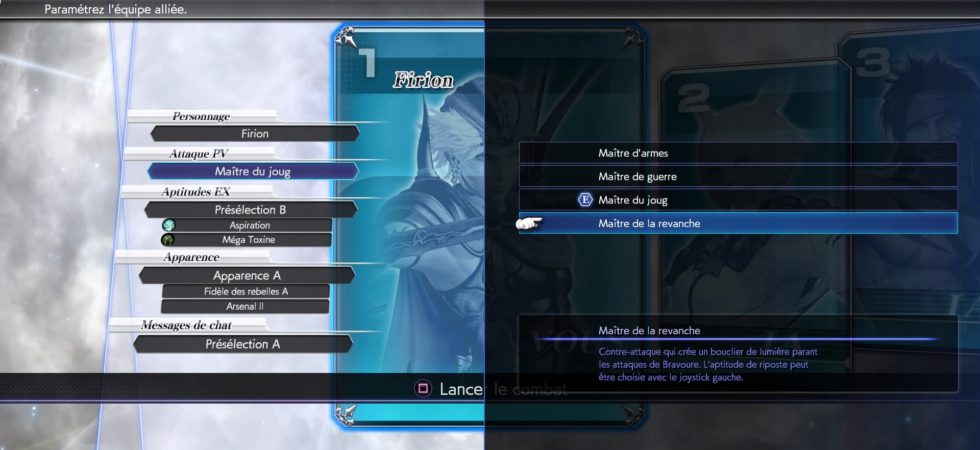Image resolution: width=980 pixels, height=450 pixels.
Task: Open the Apparence A setting
Action: pyautogui.click(x=248, y=275)
